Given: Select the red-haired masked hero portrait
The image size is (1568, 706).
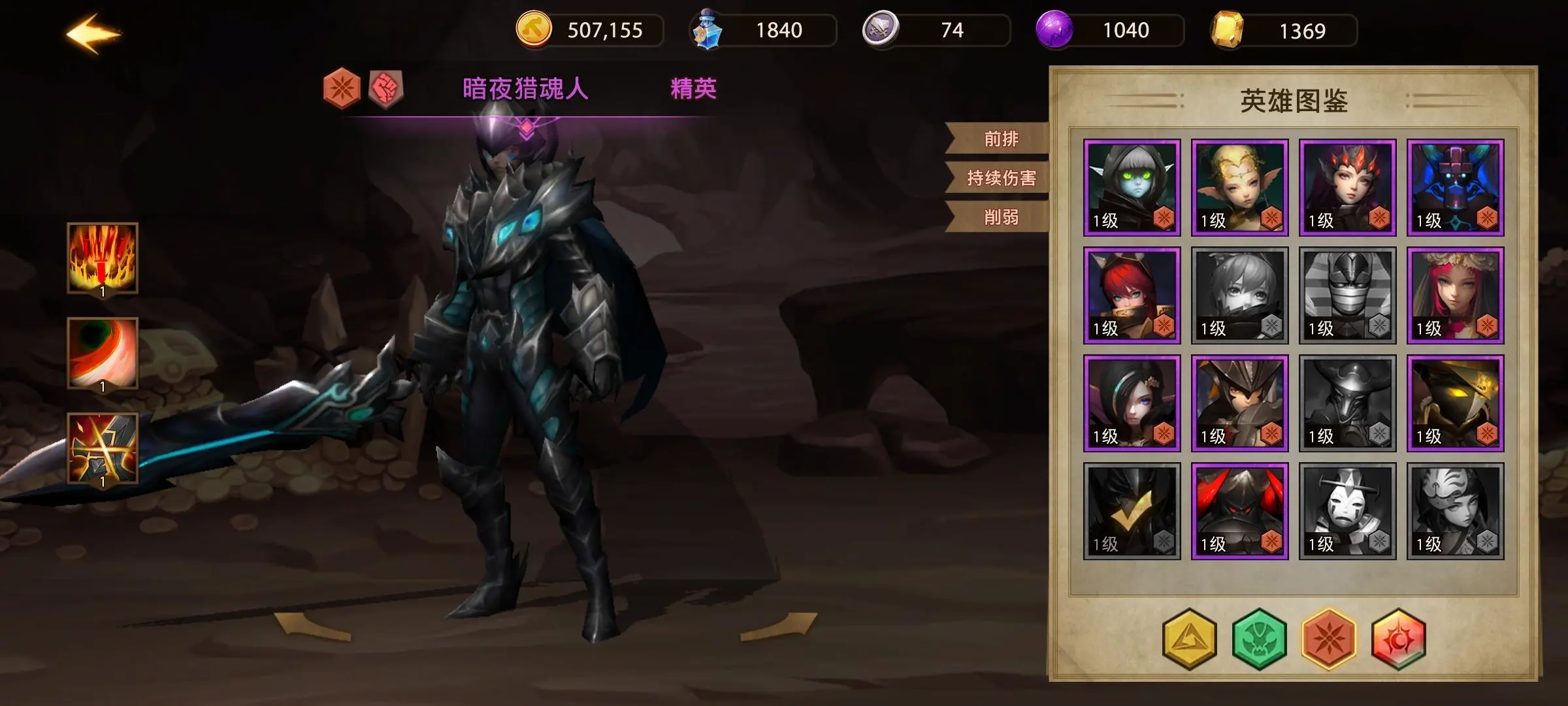Looking at the screenshot, I should (1132, 295).
